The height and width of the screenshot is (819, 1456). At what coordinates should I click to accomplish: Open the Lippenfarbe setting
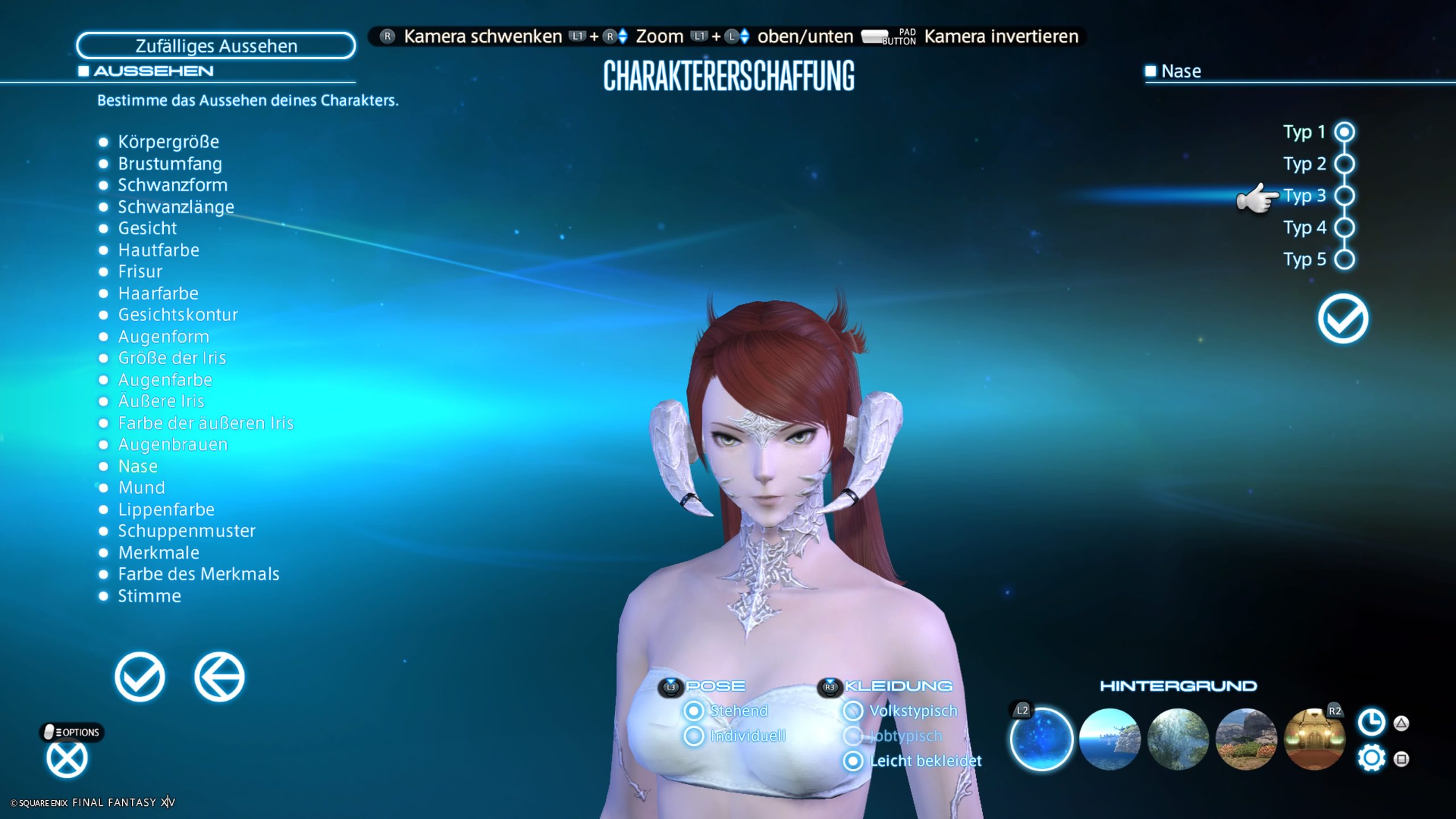pos(166,510)
